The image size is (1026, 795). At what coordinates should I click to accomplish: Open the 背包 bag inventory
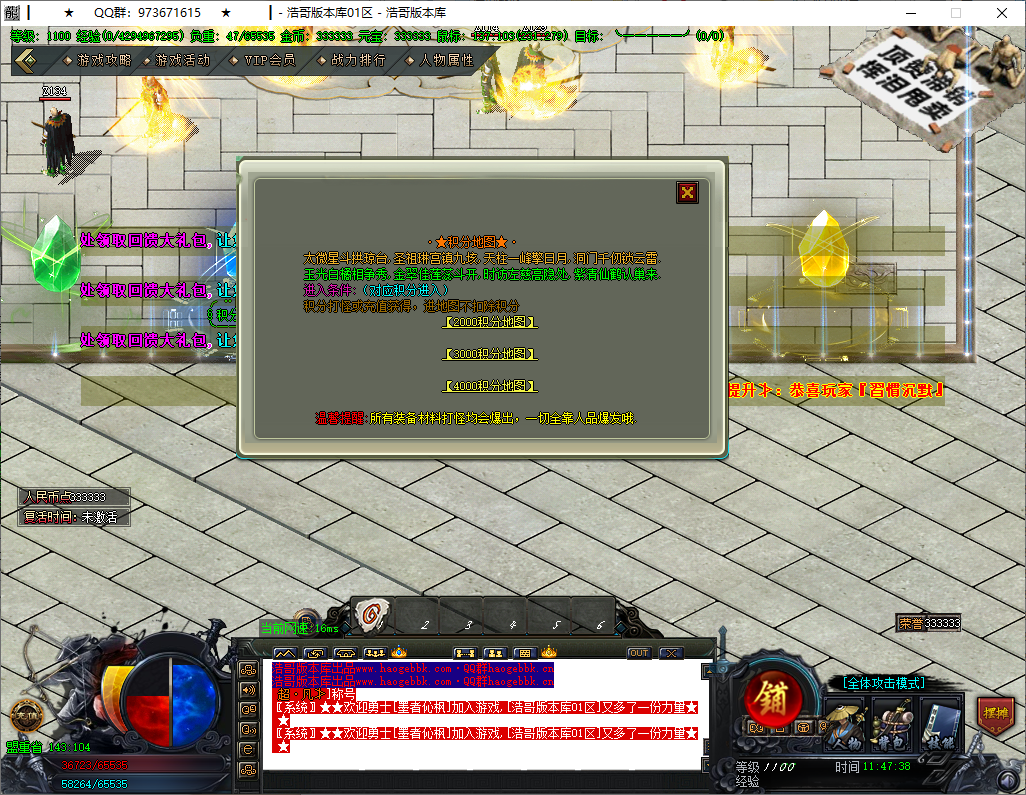click(x=890, y=722)
